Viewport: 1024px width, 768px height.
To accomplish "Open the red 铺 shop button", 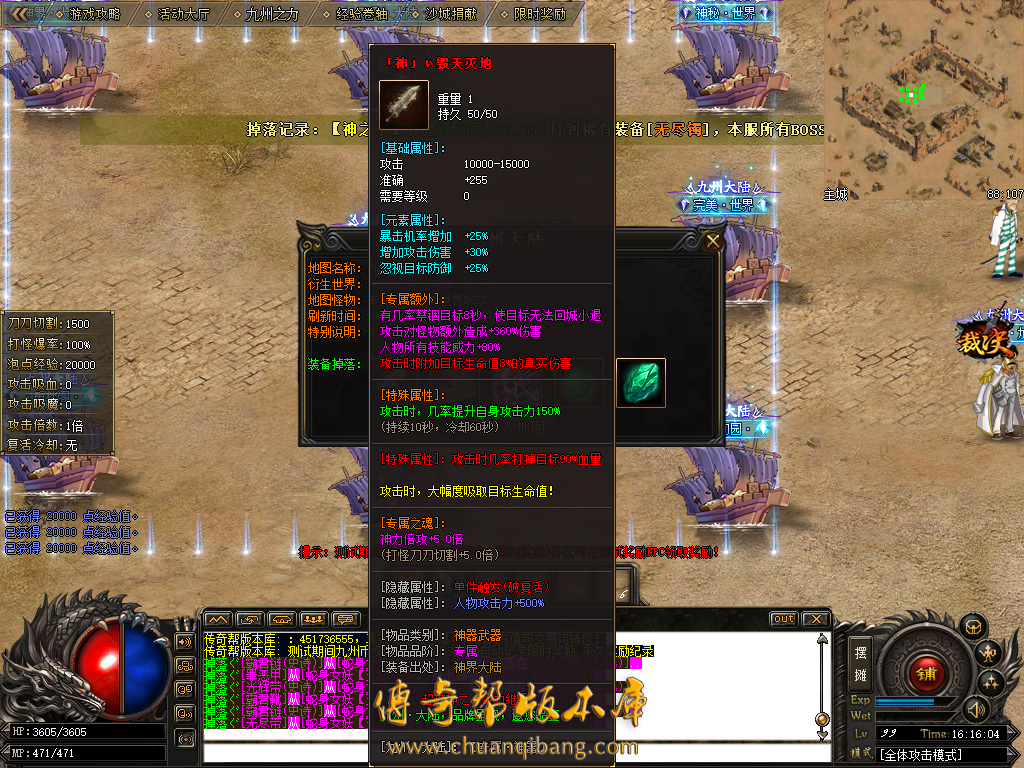I will pyautogui.click(x=926, y=673).
